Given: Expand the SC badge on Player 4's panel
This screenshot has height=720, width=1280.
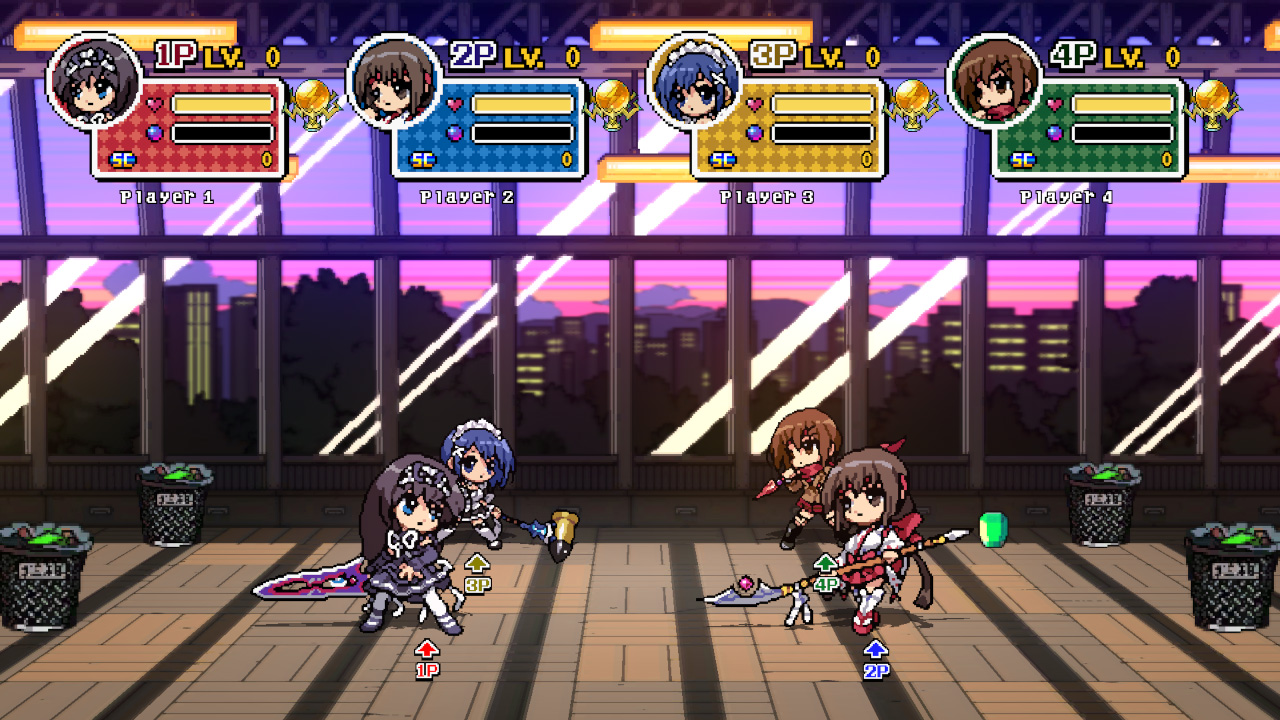Looking at the screenshot, I should click(x=1021, y=160).
